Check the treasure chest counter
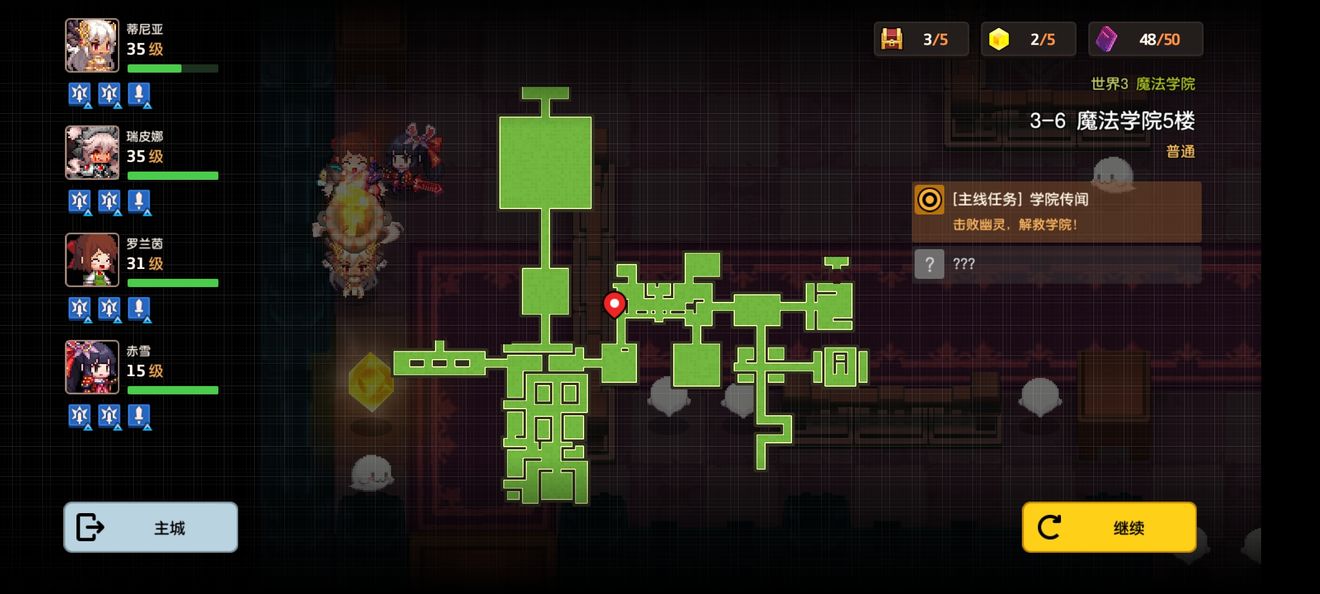 [921, 39]
